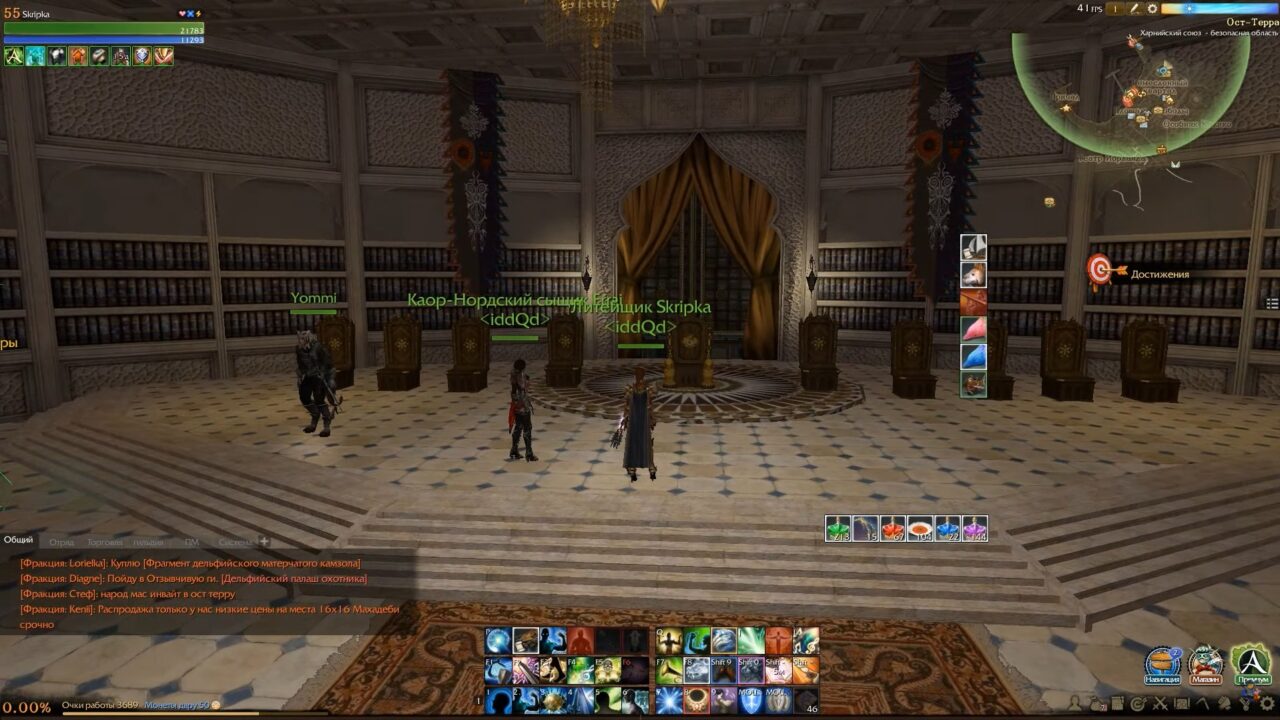Open the character silhouette icon in bottom bar

[x=1075, y=704]
